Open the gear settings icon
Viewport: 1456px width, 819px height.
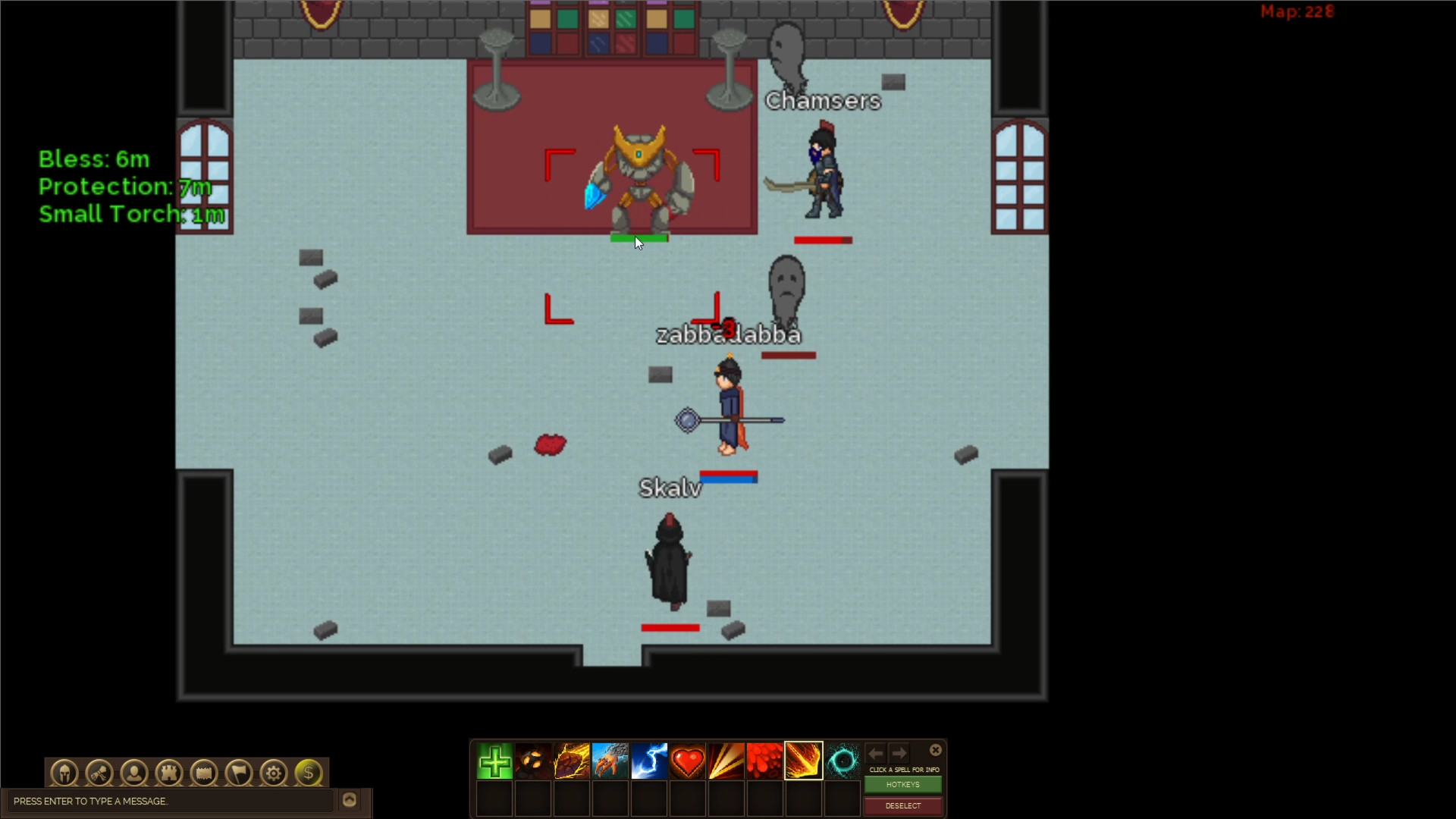pyautogui.click(x=272, y=773)
